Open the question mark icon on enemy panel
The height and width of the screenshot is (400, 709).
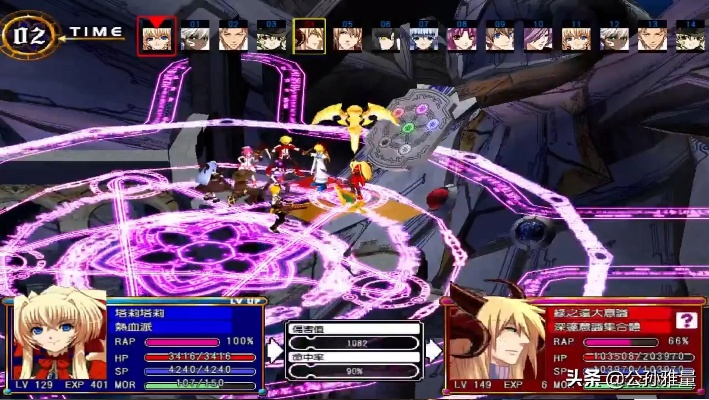(686, 320)
